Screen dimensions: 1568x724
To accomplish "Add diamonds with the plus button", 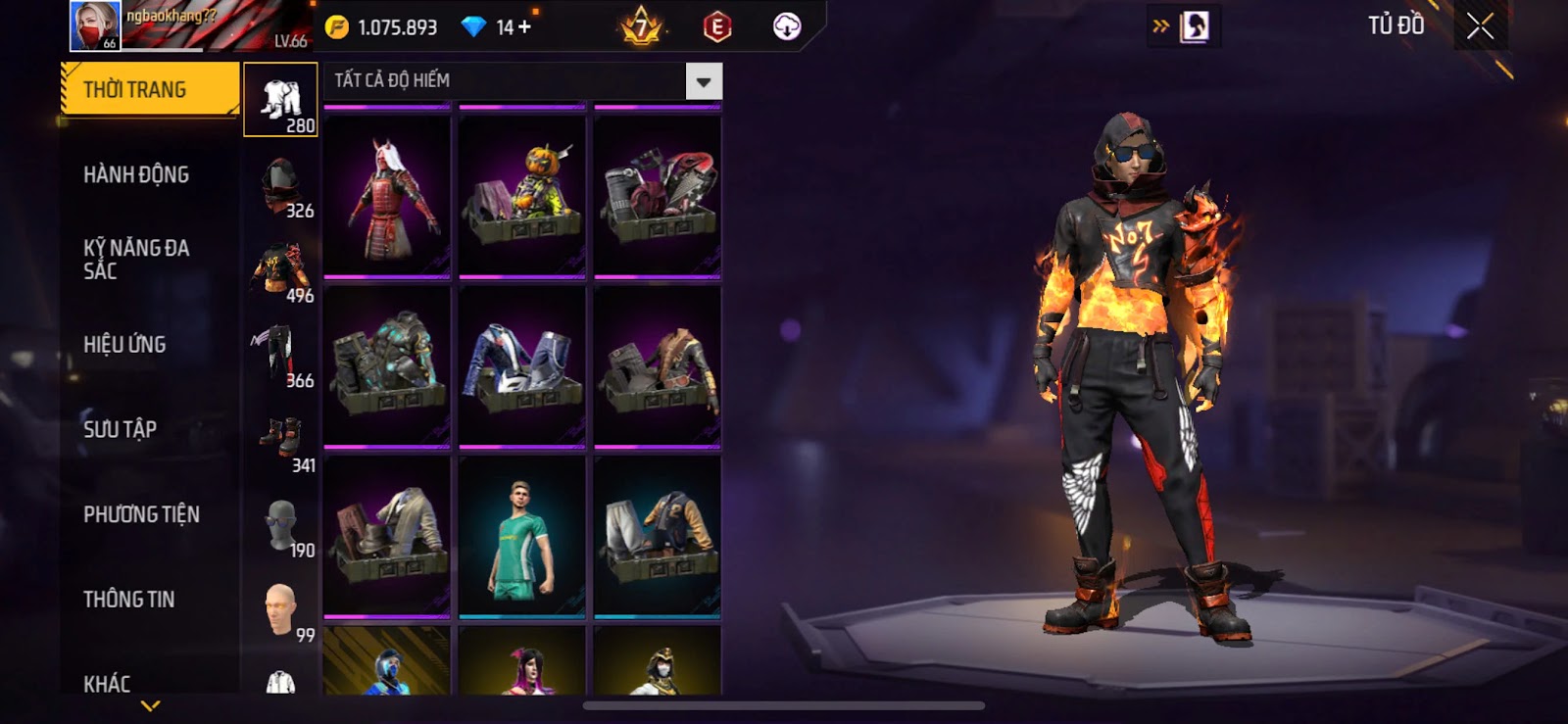I will click(525, 27).
